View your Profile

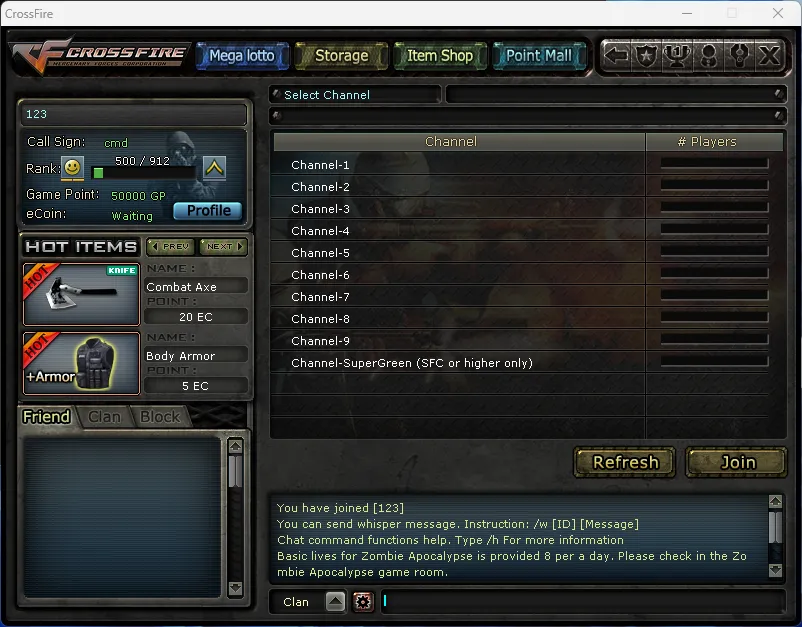coord(208,210)
